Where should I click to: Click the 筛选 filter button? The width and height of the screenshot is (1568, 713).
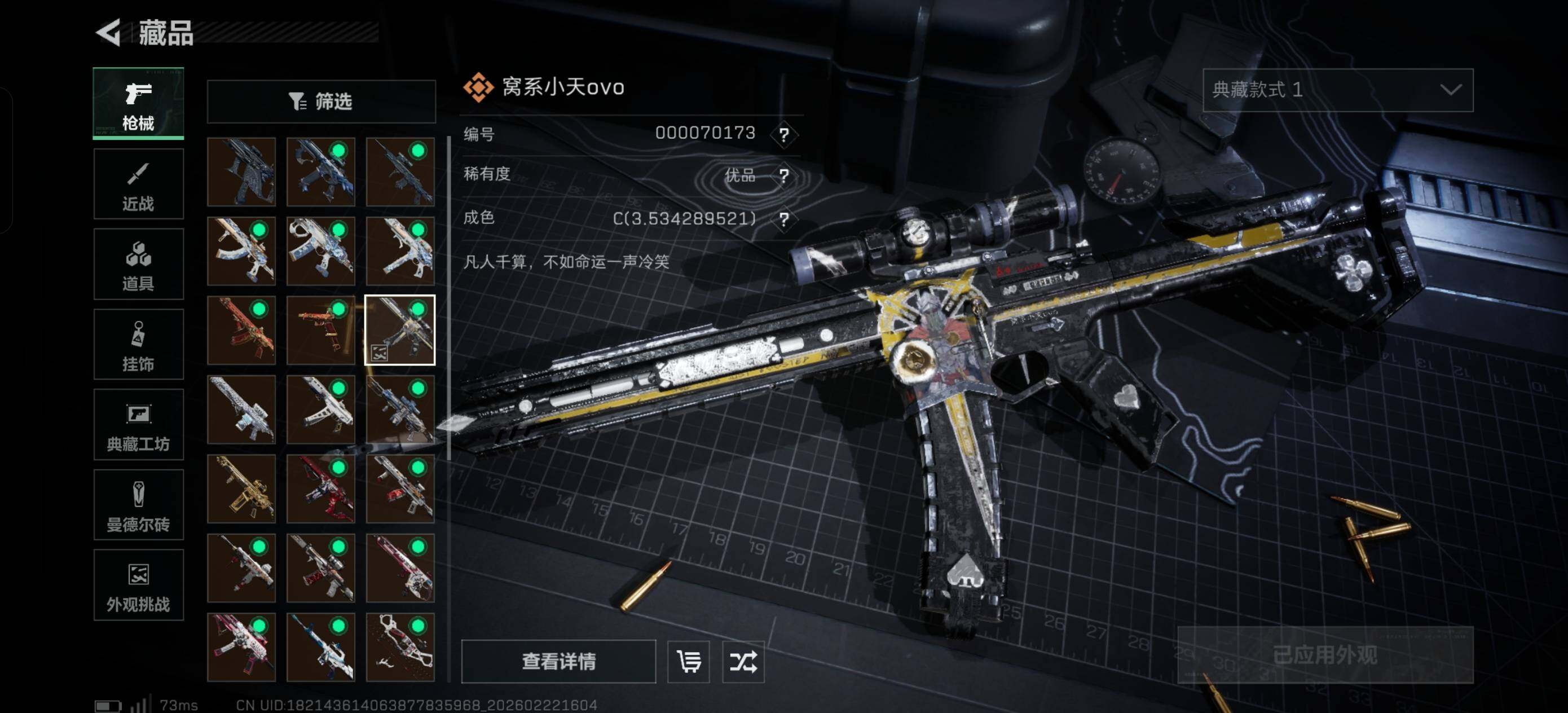[x=321, y=101]
